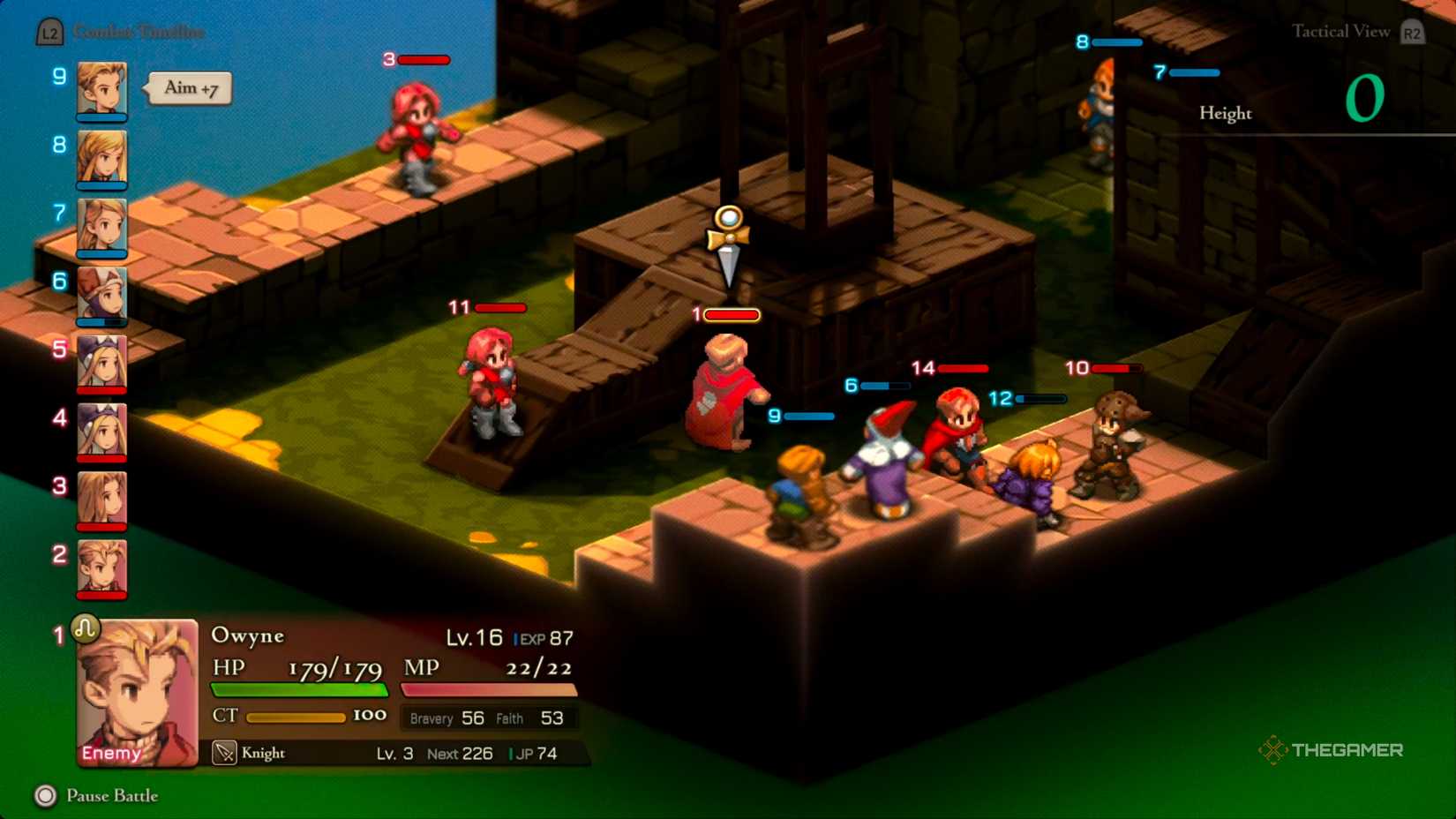The width and height of the screenshot is (1456, 819).
Task: Click the blue EXP 87 indicator
Action: click(x=542, y=637)
